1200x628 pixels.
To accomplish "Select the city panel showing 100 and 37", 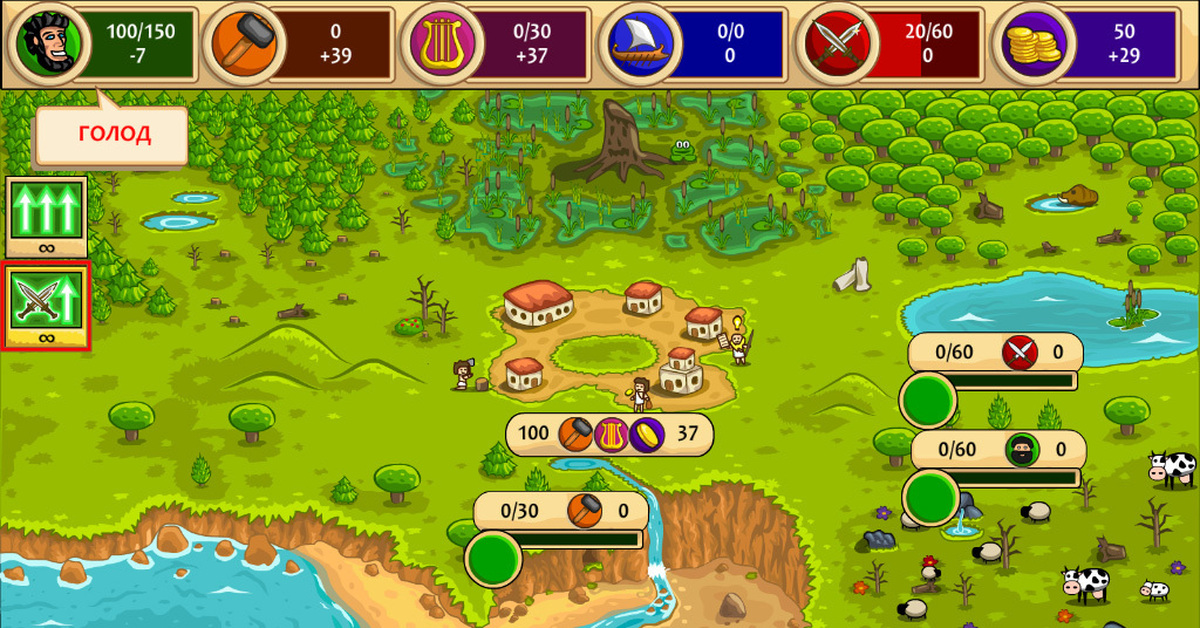I will point(609,433).
